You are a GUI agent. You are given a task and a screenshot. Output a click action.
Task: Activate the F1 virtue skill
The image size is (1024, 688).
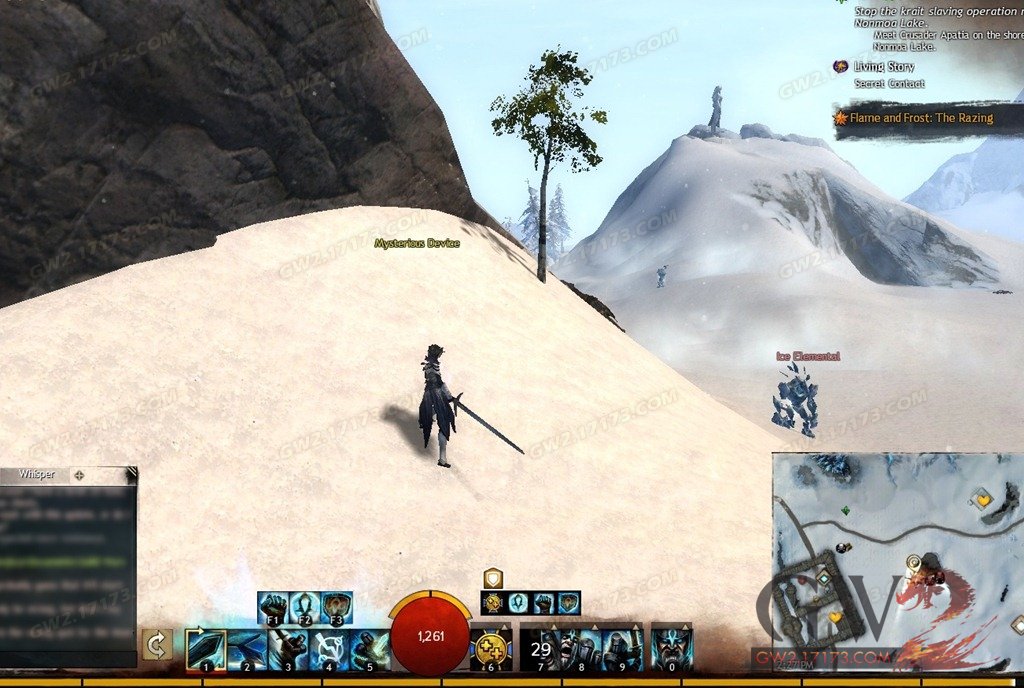273,606
